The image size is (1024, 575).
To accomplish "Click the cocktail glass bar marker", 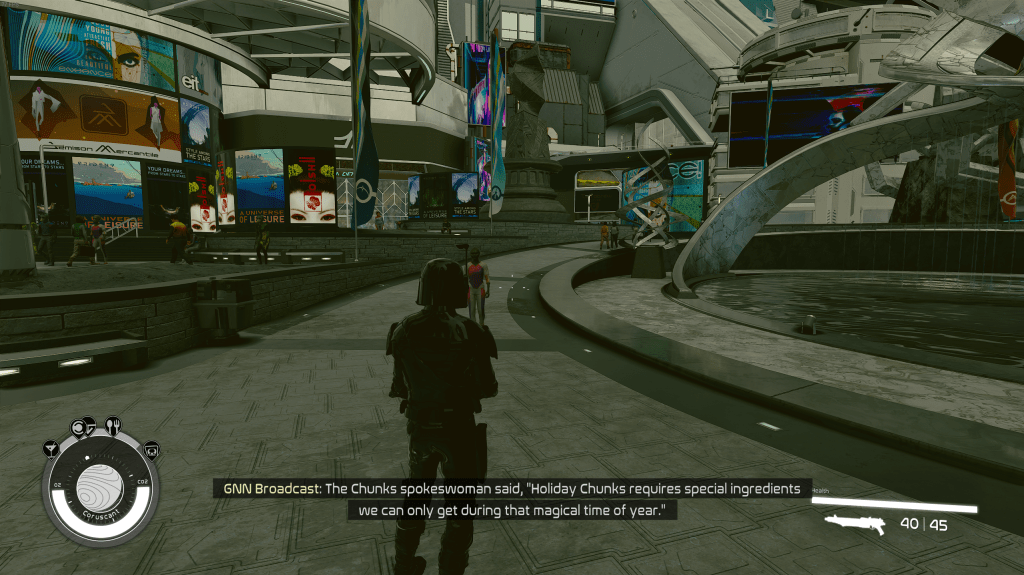I will tap(51, 448).
